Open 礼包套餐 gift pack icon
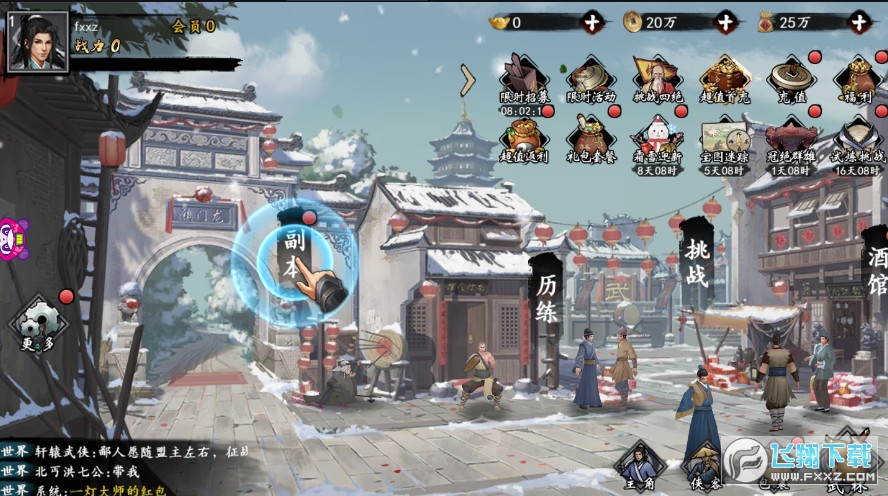888x496 pixels. (x=591, y=140)
